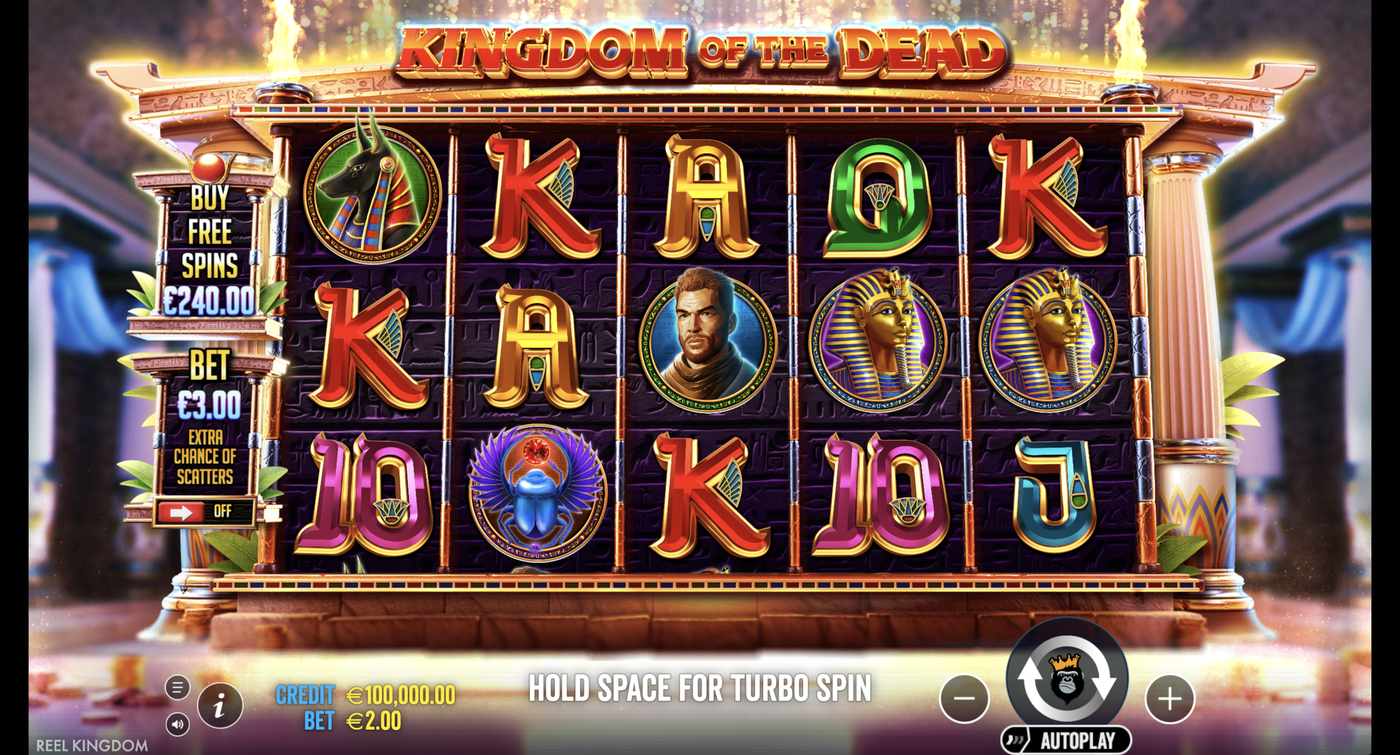Open the game settings menu
This screenshot has height=755, width=1400.
pyautogui.click(x=178, y=688)
